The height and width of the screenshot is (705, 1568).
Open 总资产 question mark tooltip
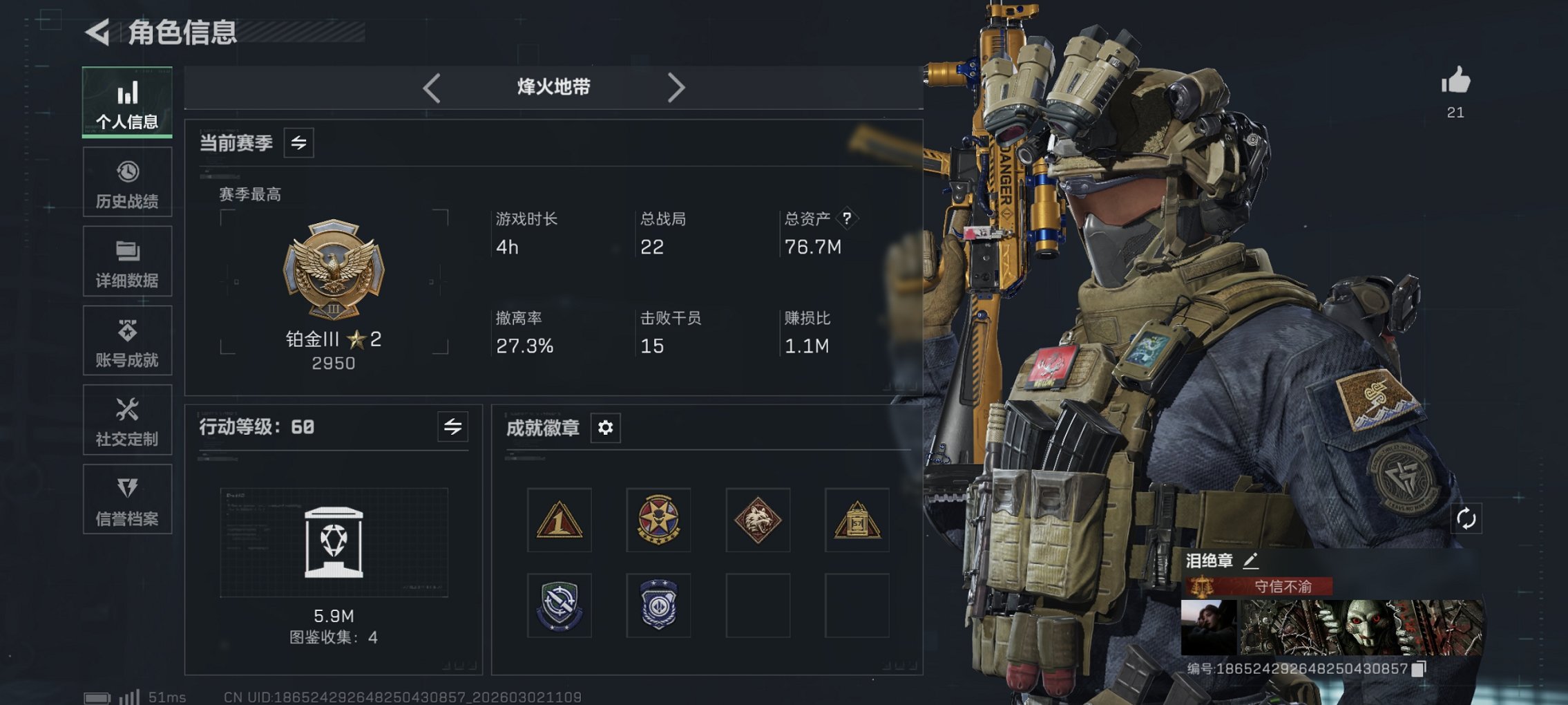(x=846, y=218)
